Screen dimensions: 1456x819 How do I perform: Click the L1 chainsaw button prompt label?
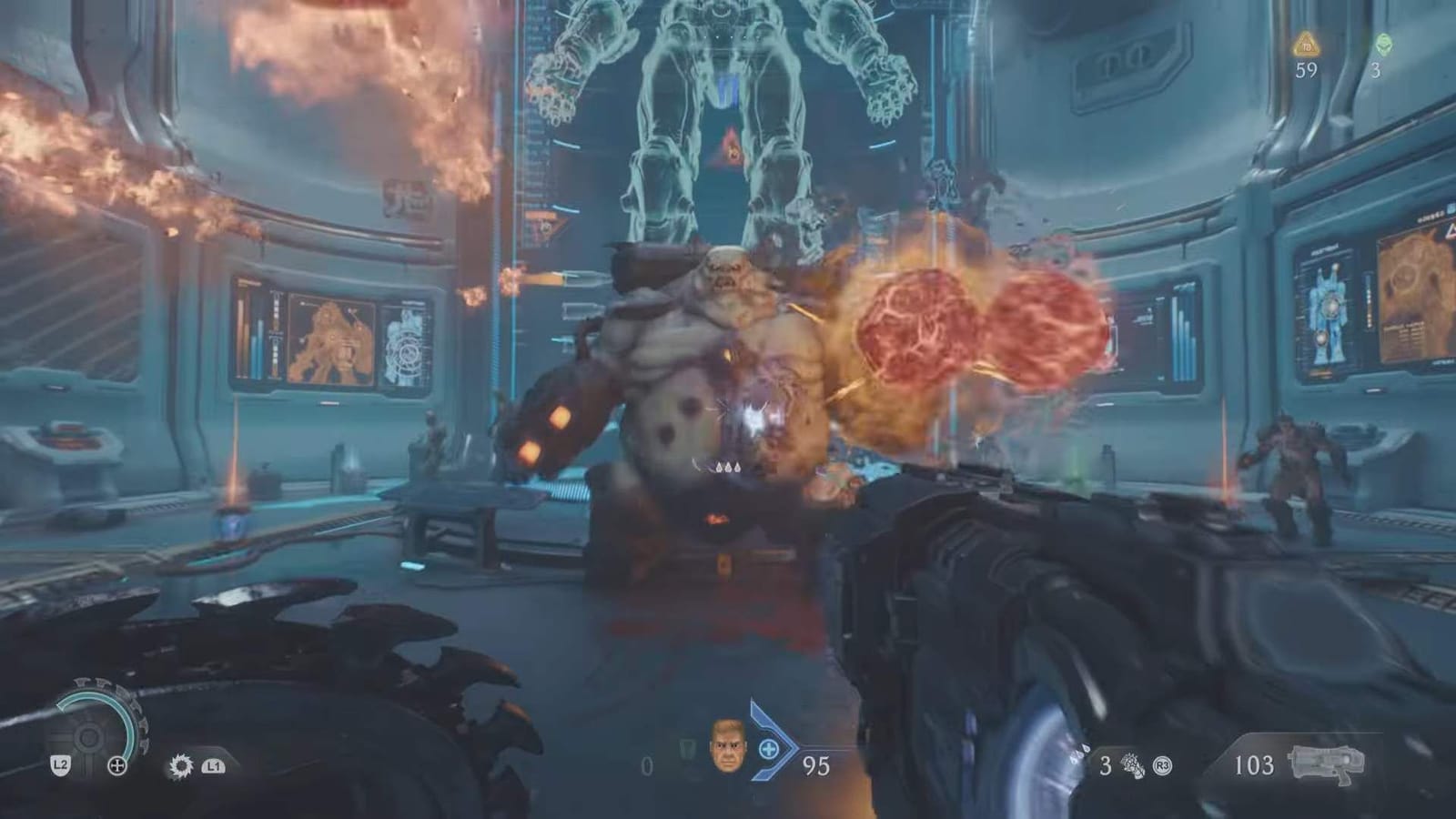tap(213, 766)
